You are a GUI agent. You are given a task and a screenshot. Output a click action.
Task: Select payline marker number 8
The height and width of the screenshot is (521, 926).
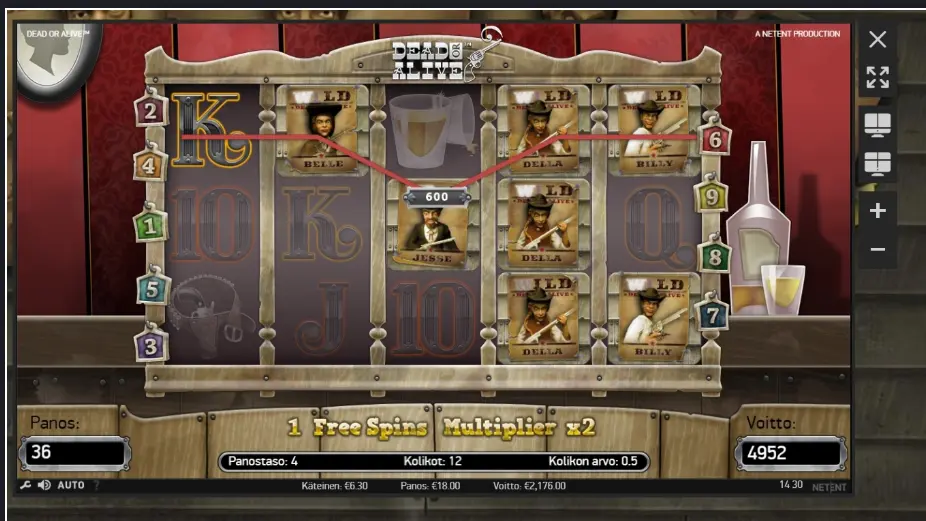714,257
